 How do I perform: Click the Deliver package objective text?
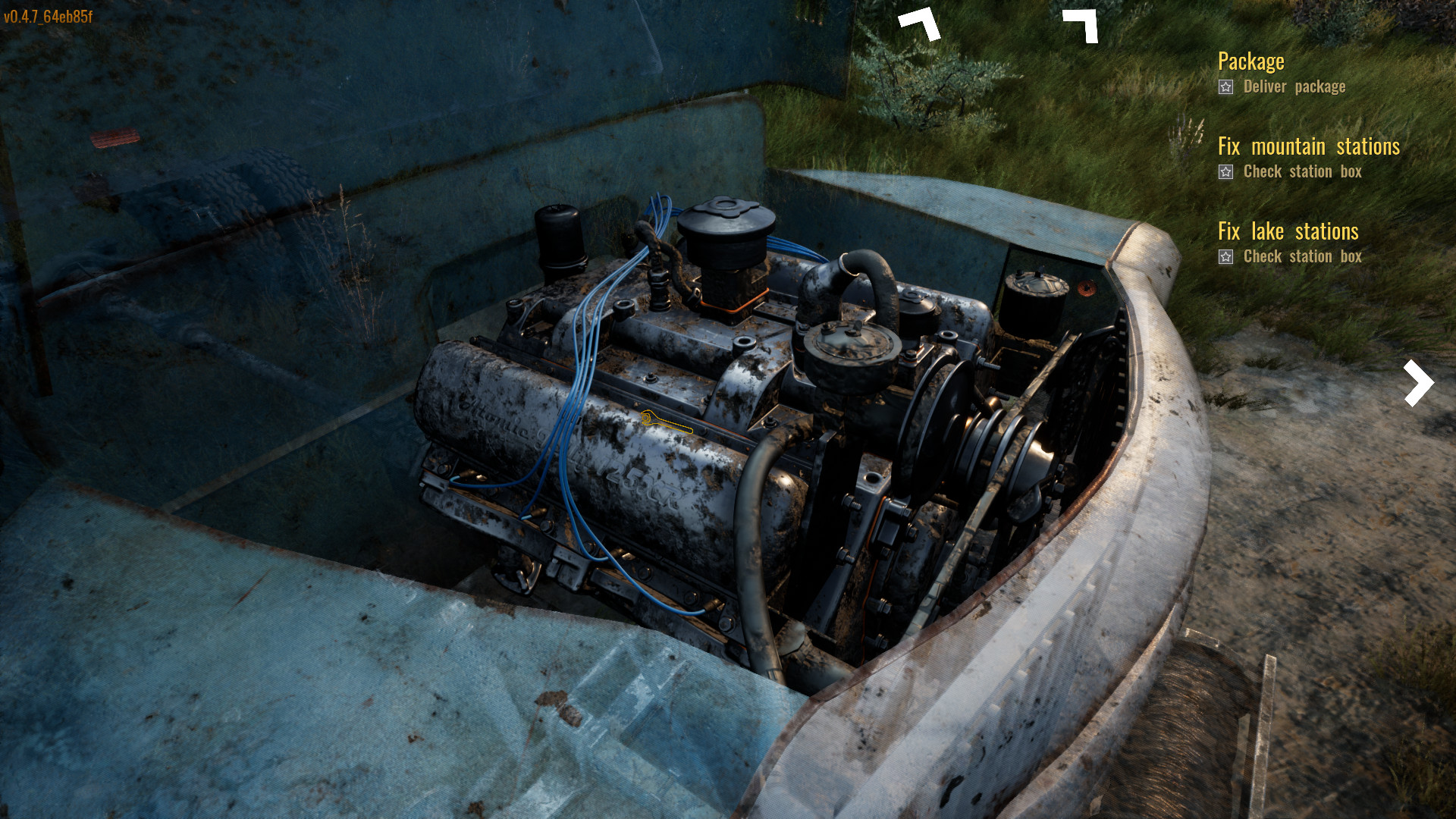[1294, 86]
